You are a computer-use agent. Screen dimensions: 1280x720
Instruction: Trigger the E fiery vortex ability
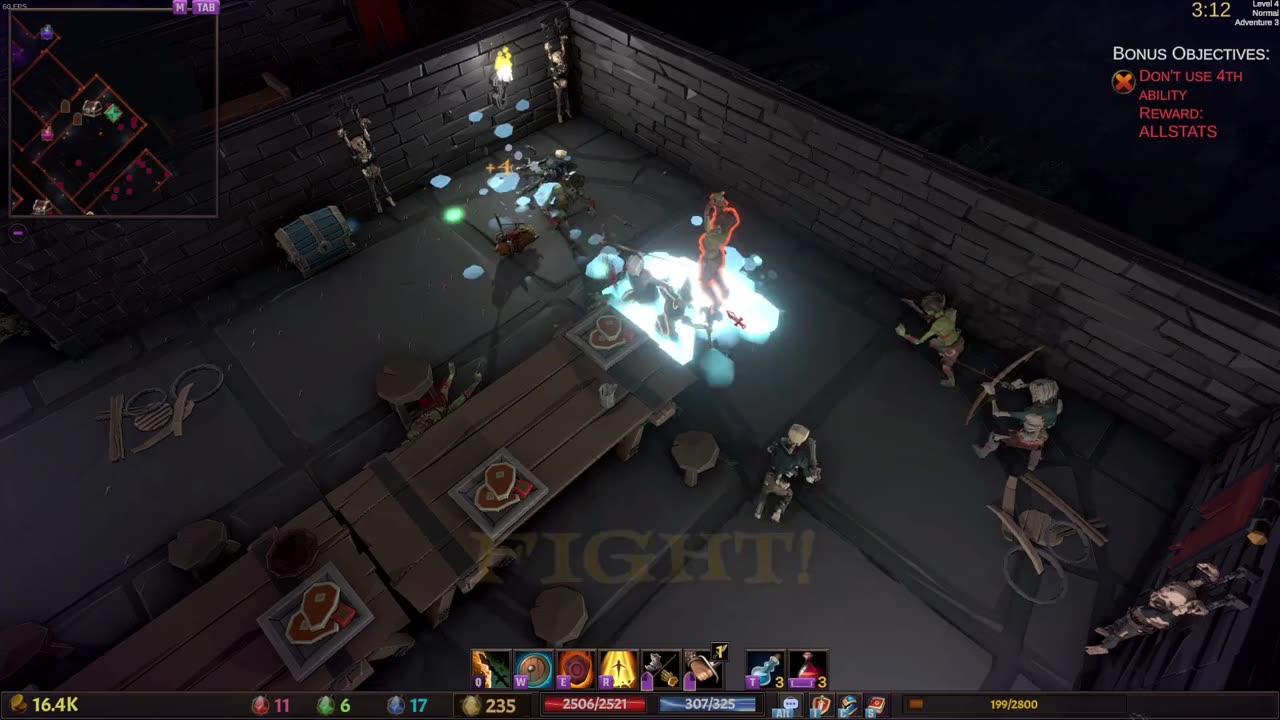[x=576, y=669]
